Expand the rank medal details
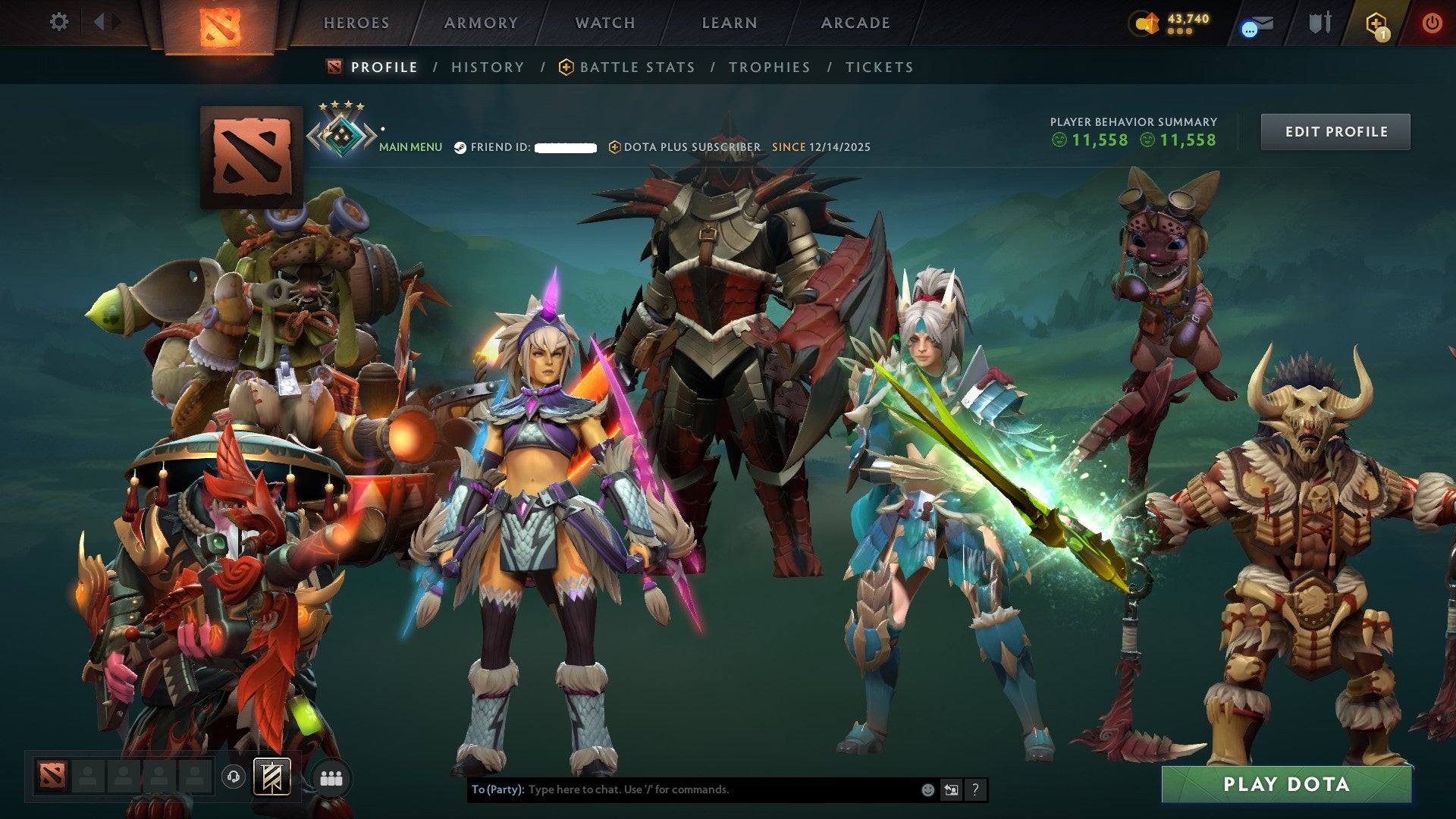The width and height of the screenshot is (1456, 819). click(x=343, y=133)
